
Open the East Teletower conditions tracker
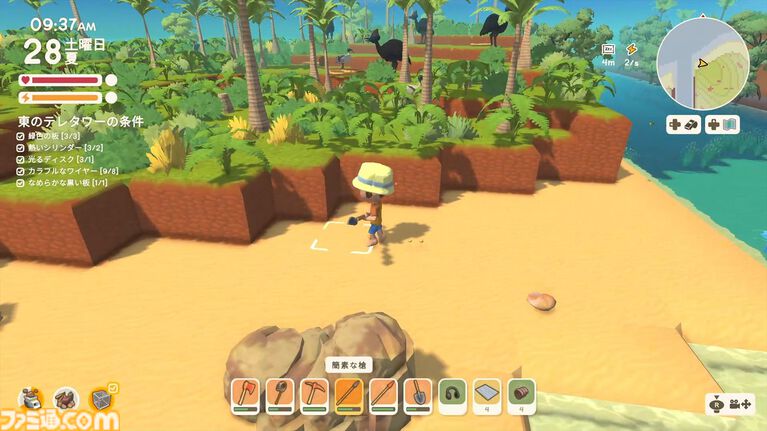tap(80, 121)
